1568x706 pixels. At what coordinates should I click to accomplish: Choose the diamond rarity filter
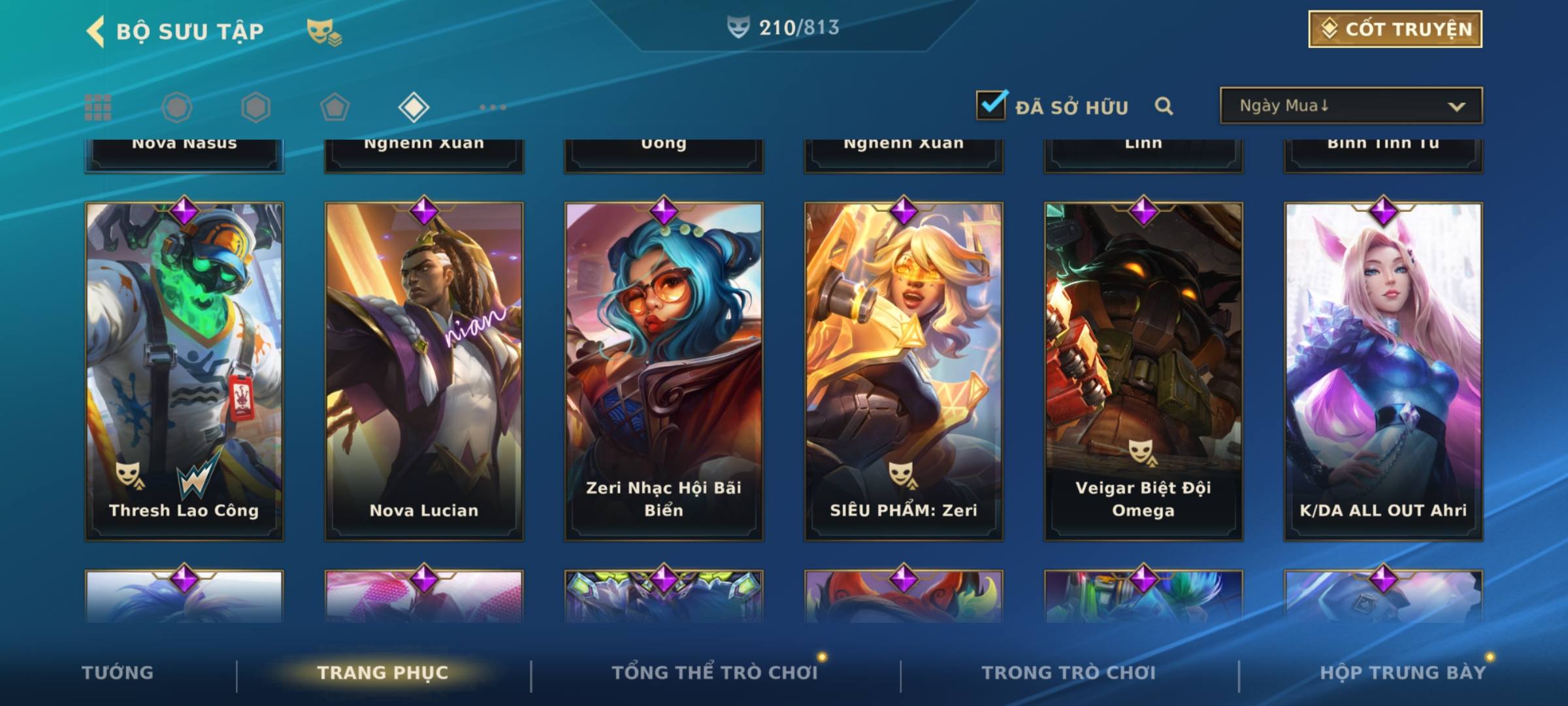pos(414,107)
